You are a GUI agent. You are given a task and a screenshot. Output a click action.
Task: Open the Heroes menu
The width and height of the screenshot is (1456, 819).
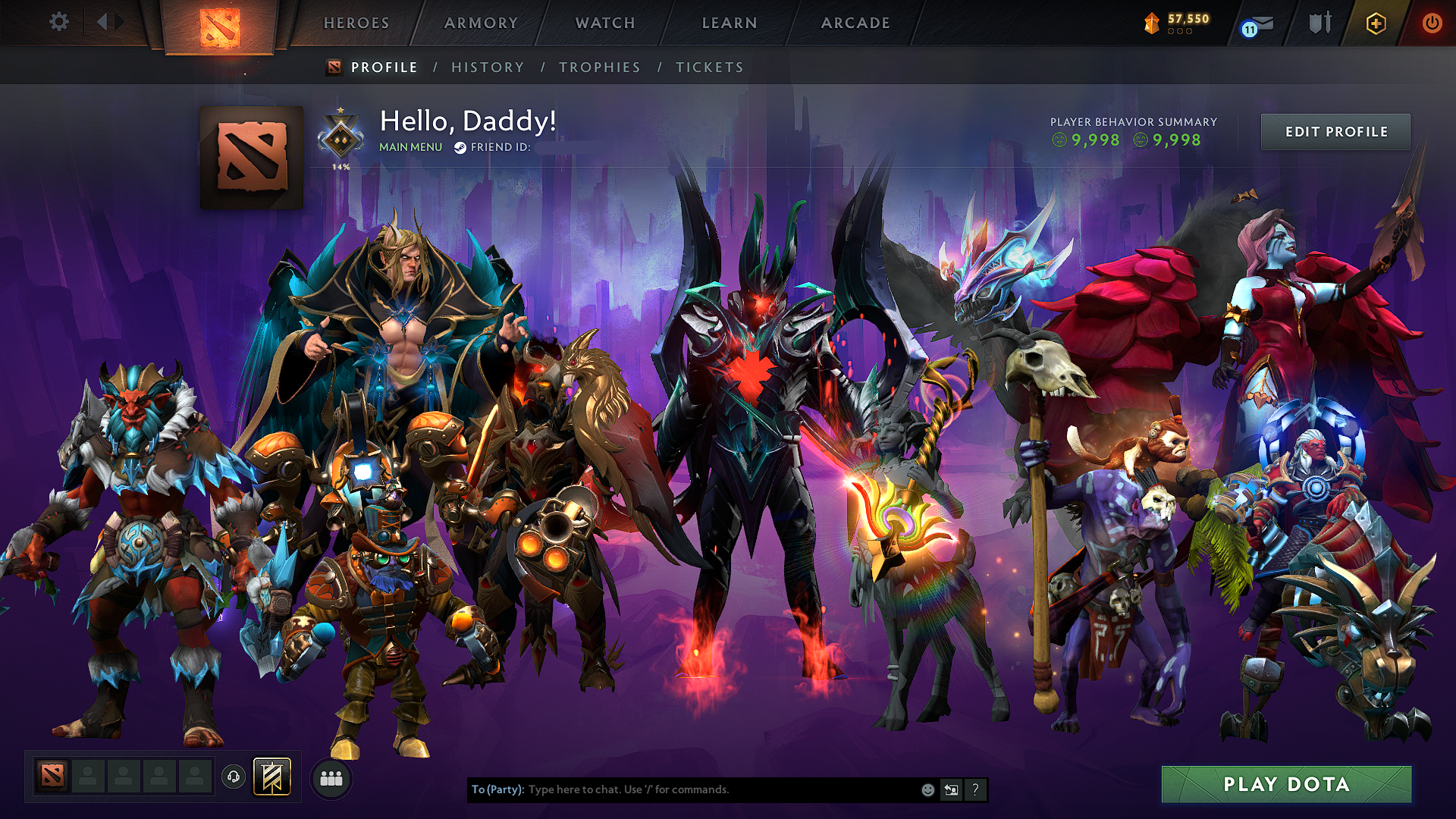[x=356, y=23]
